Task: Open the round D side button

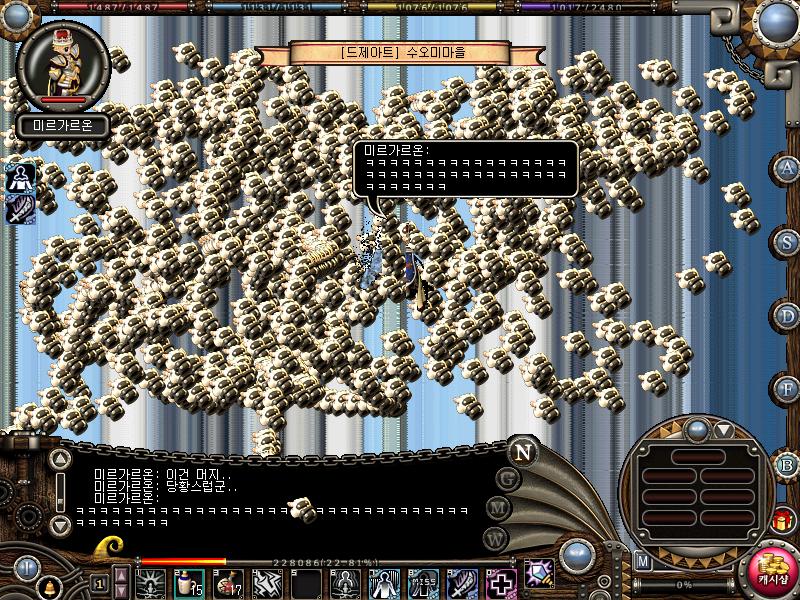Action: [788, 315]
